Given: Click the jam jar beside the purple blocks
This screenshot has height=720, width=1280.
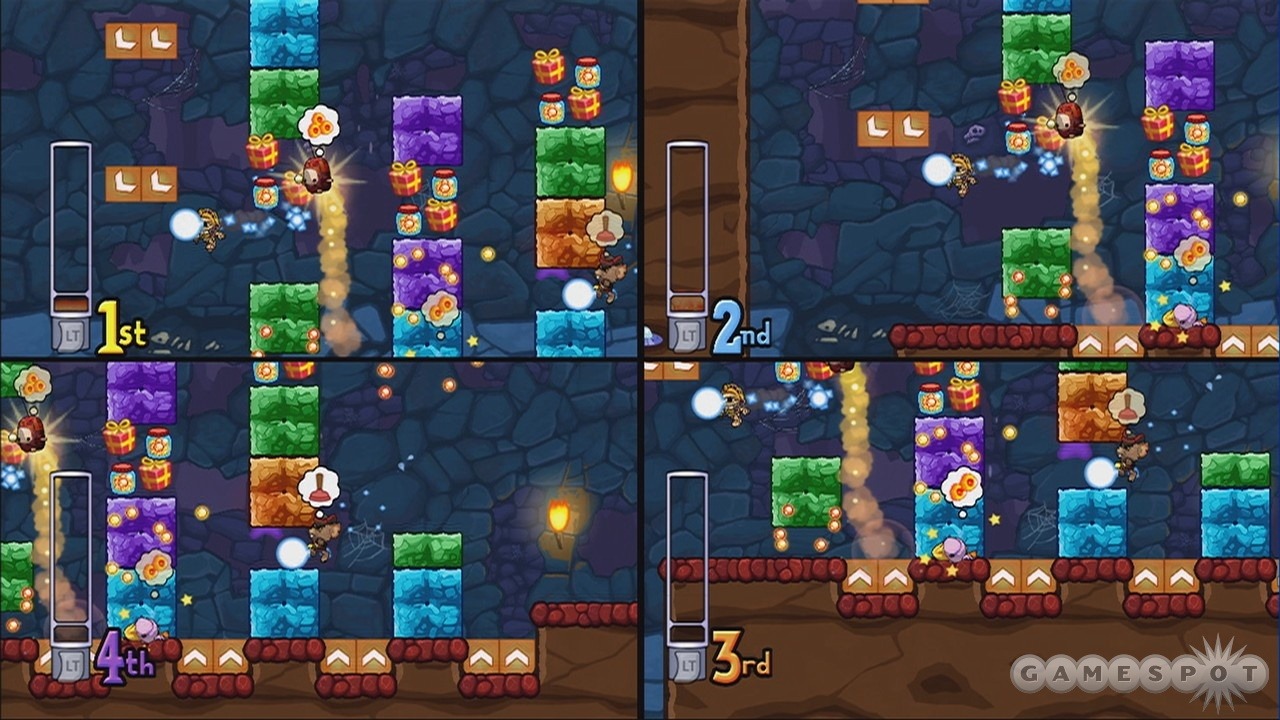Looking at the screenshot, I should coord(443,183).
